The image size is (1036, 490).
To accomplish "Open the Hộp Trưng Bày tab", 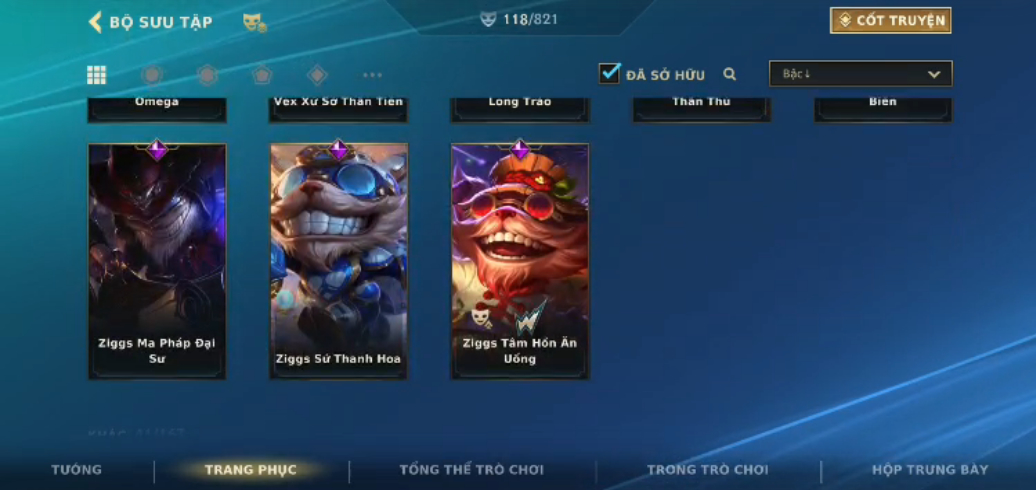I will click(930, 470).
